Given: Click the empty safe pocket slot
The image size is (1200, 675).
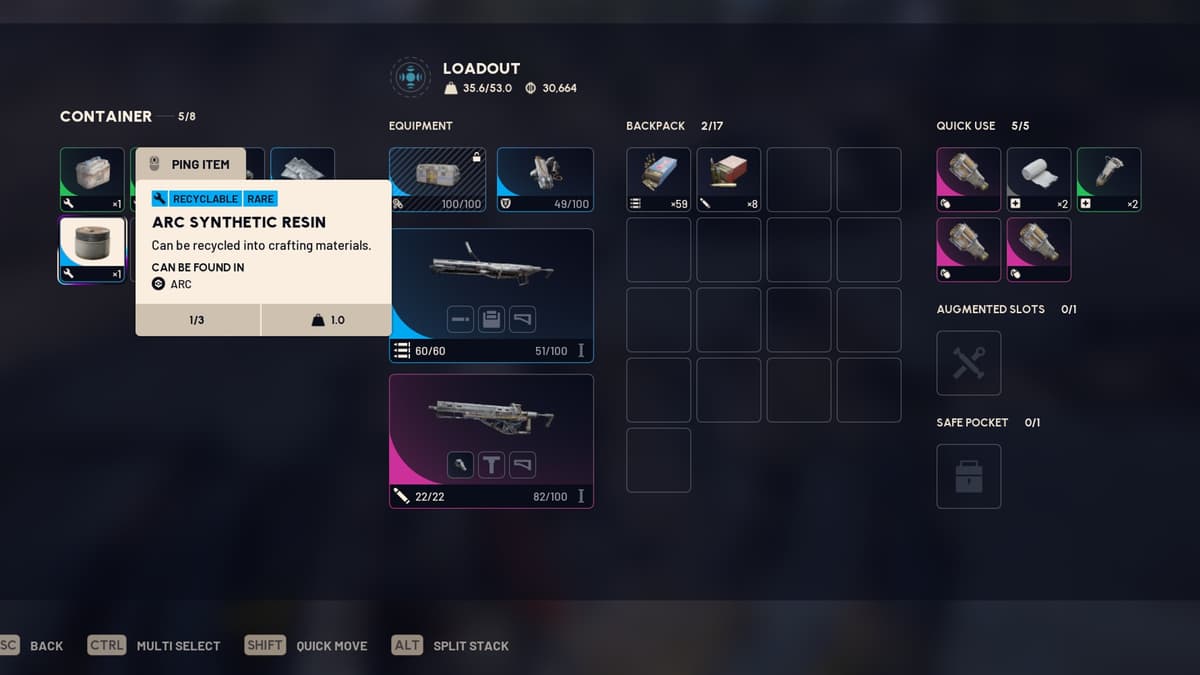Looking at the screenshot, I should (968, 476).
